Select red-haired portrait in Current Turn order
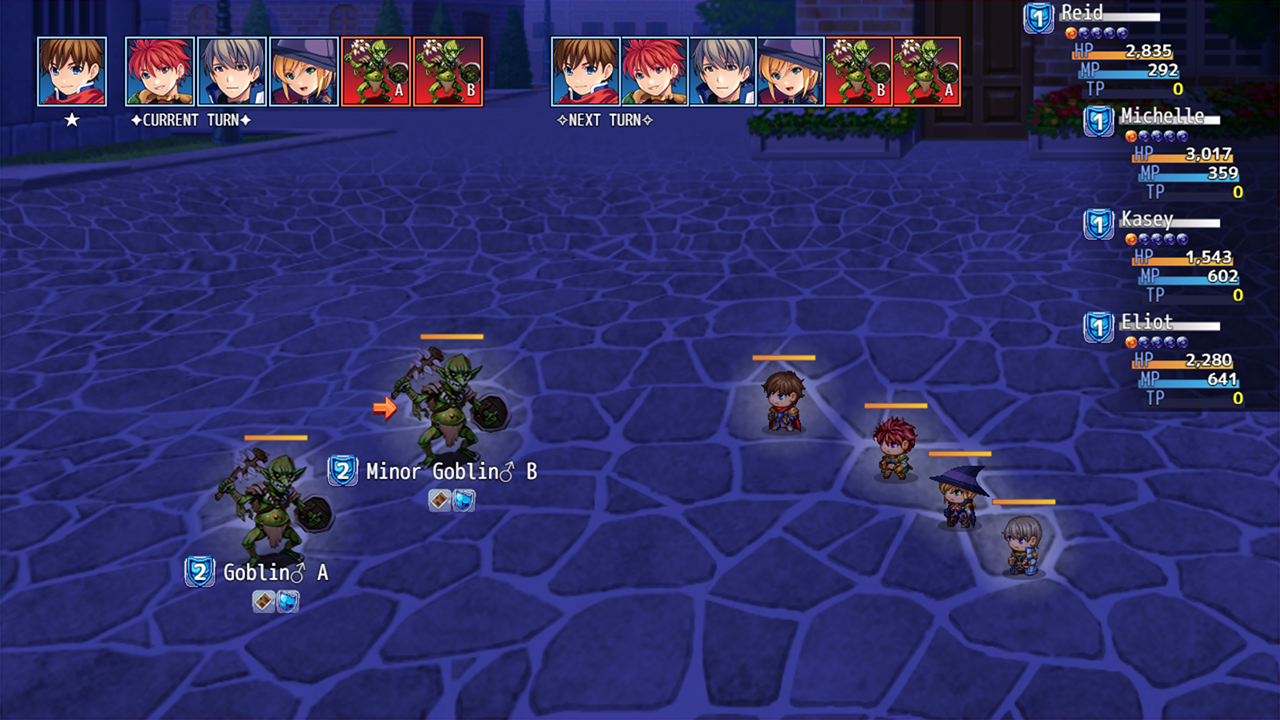The width and height of the screenshot is (1280, 720). pos(160,71)
